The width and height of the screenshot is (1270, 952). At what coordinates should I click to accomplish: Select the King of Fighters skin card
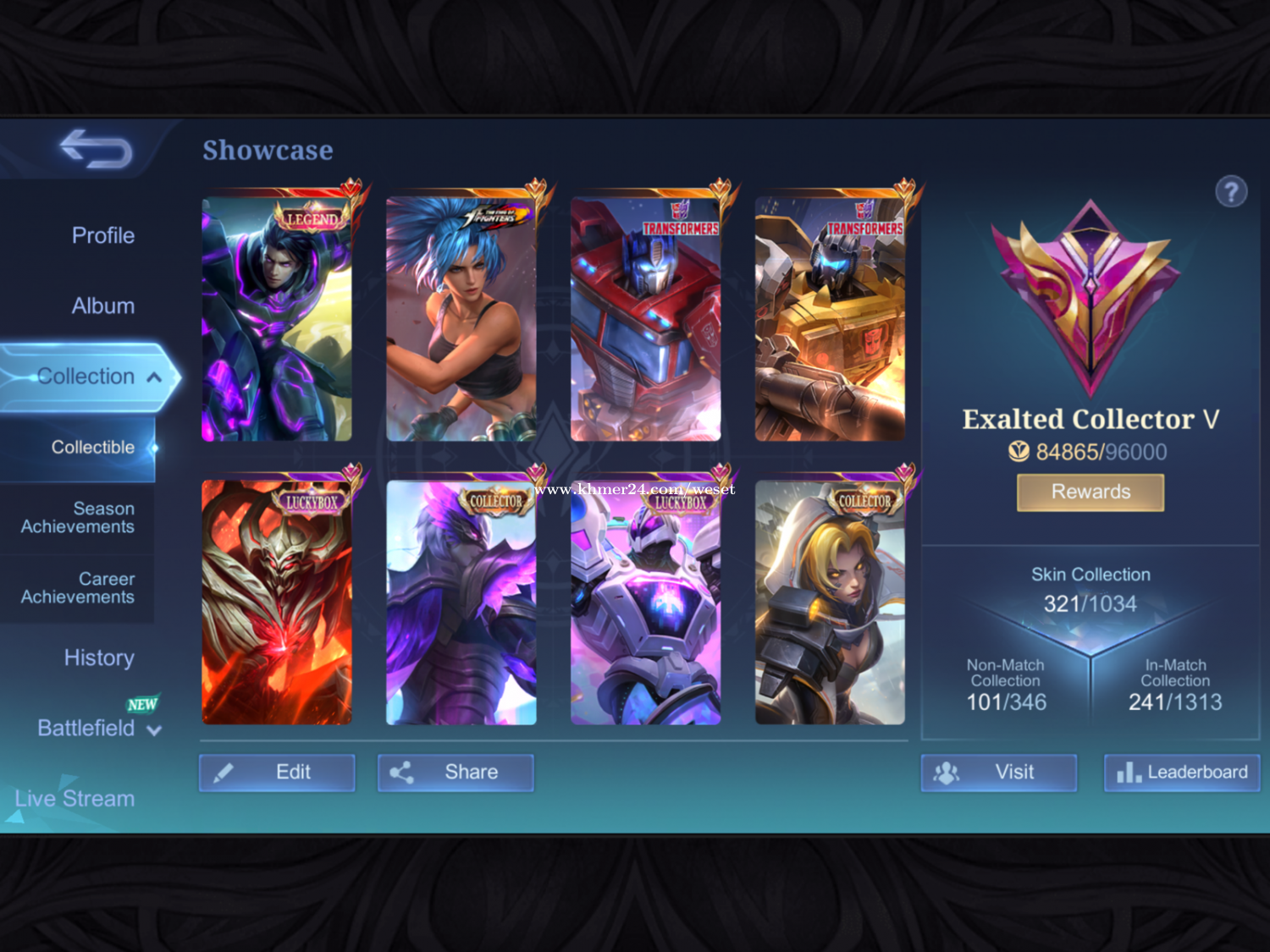(x=461, y=319)
